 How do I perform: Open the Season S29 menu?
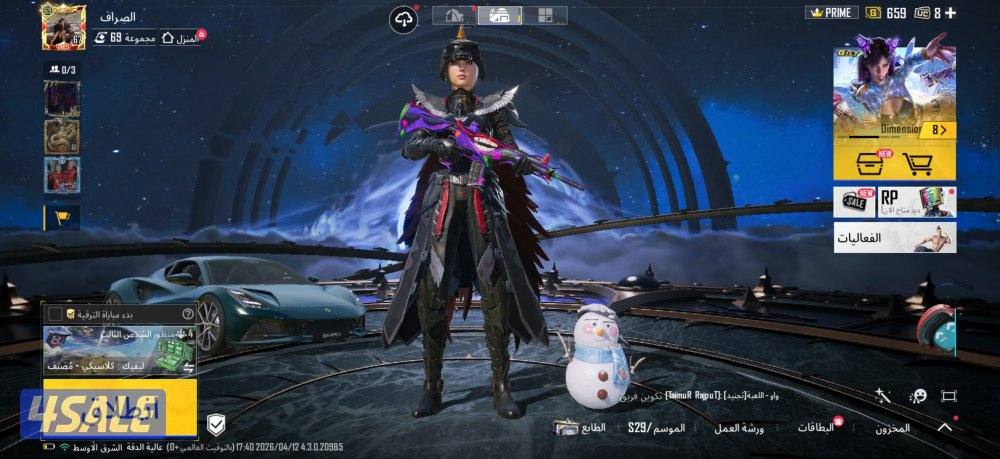(x=655, y=428)
